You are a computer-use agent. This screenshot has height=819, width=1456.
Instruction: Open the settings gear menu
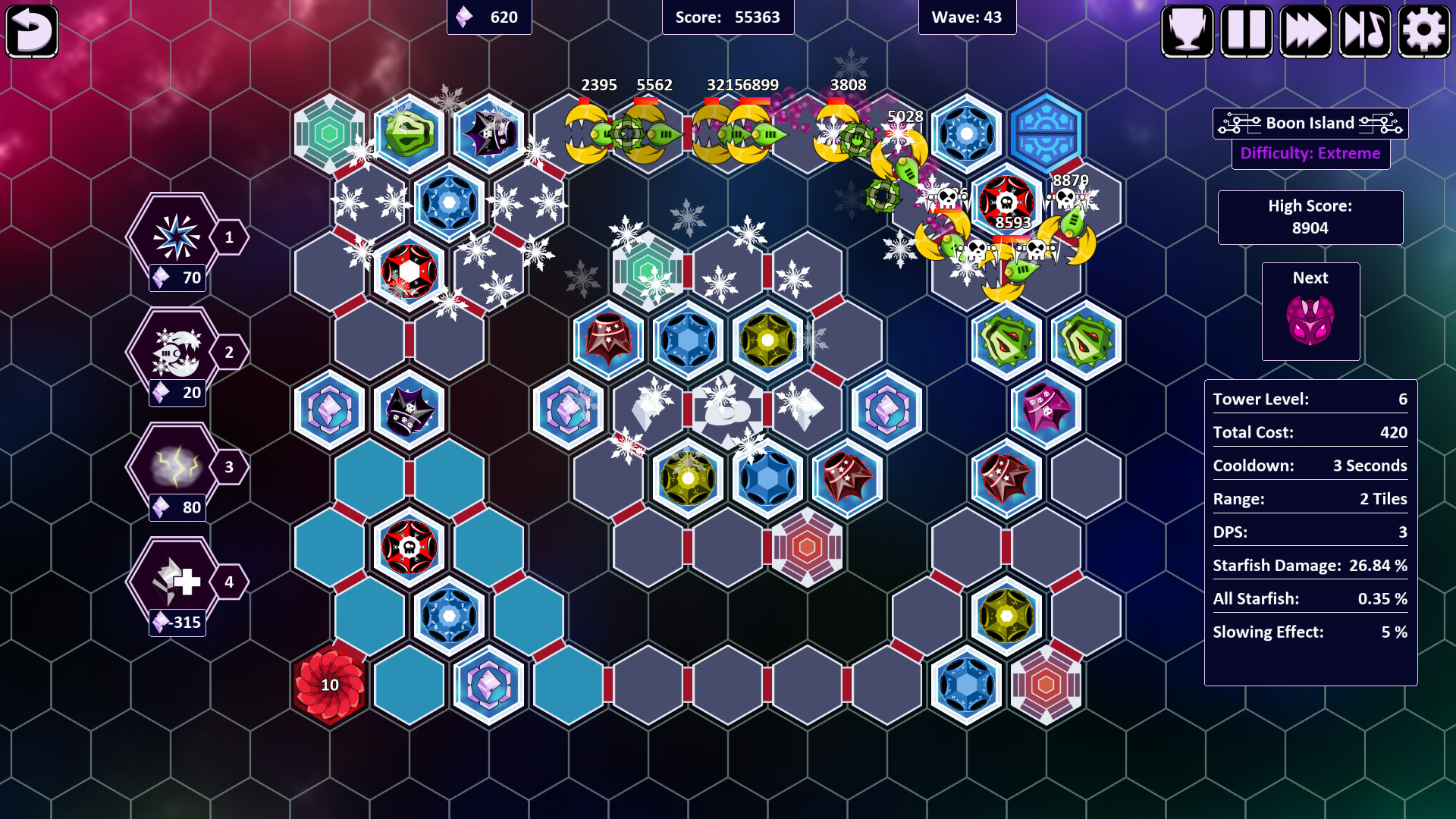point(1425,31)
